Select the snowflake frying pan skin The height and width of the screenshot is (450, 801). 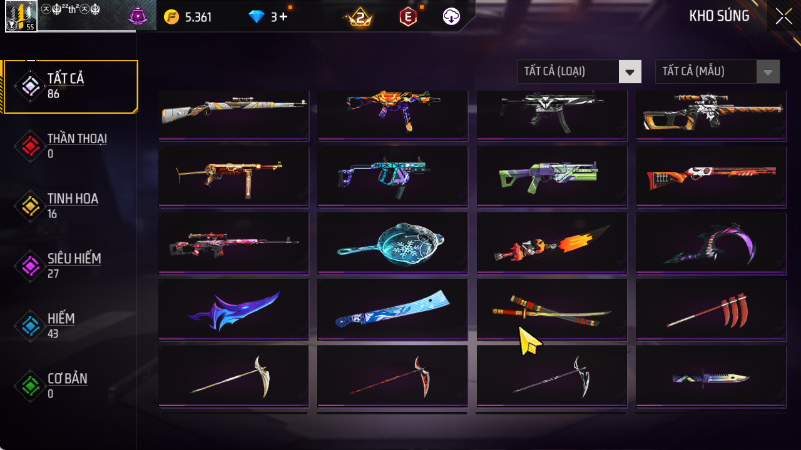392,242
